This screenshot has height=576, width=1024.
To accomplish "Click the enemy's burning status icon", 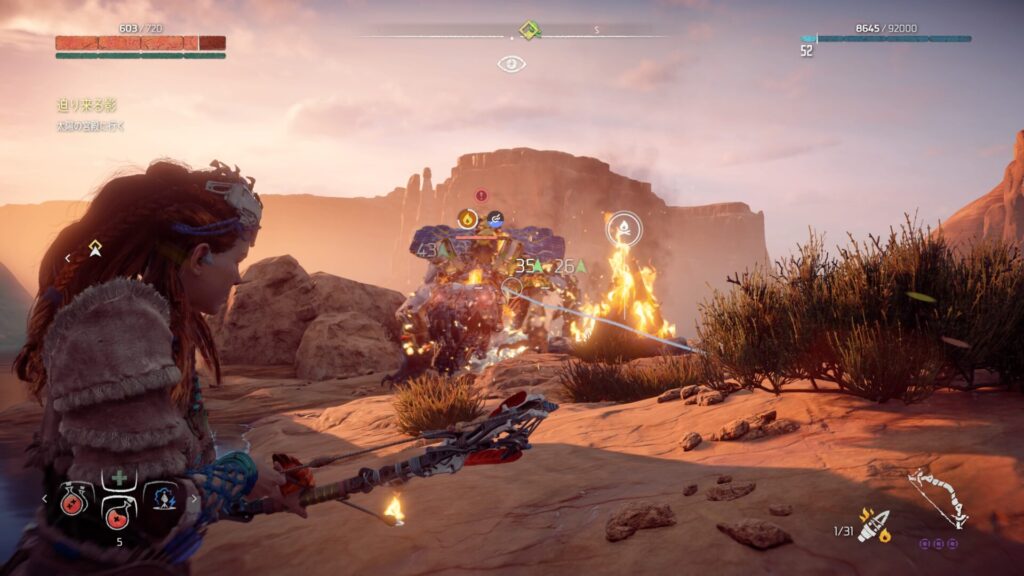I will pyautogui.click(x=467, y=218).
